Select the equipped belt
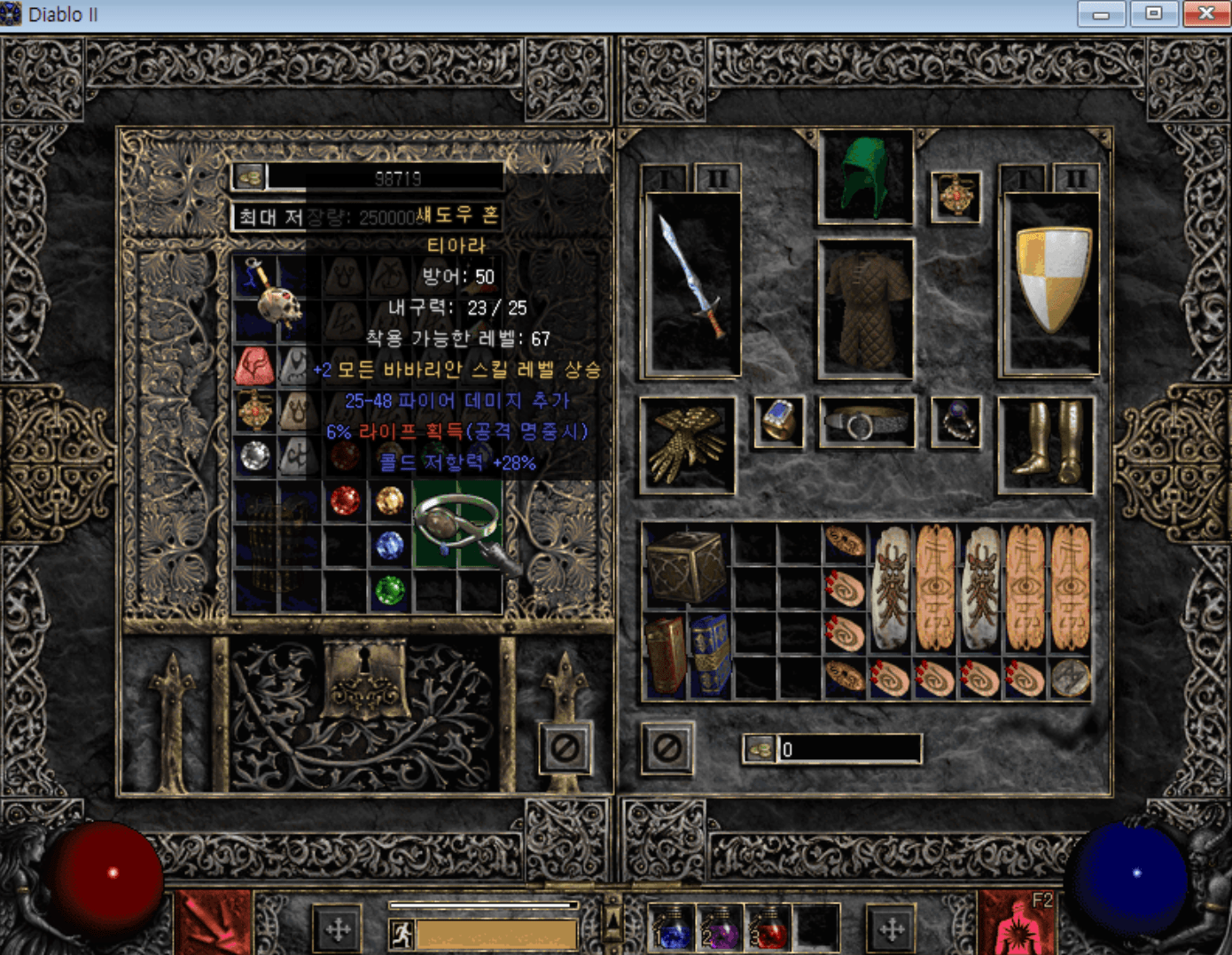 (x=866, y=423)
